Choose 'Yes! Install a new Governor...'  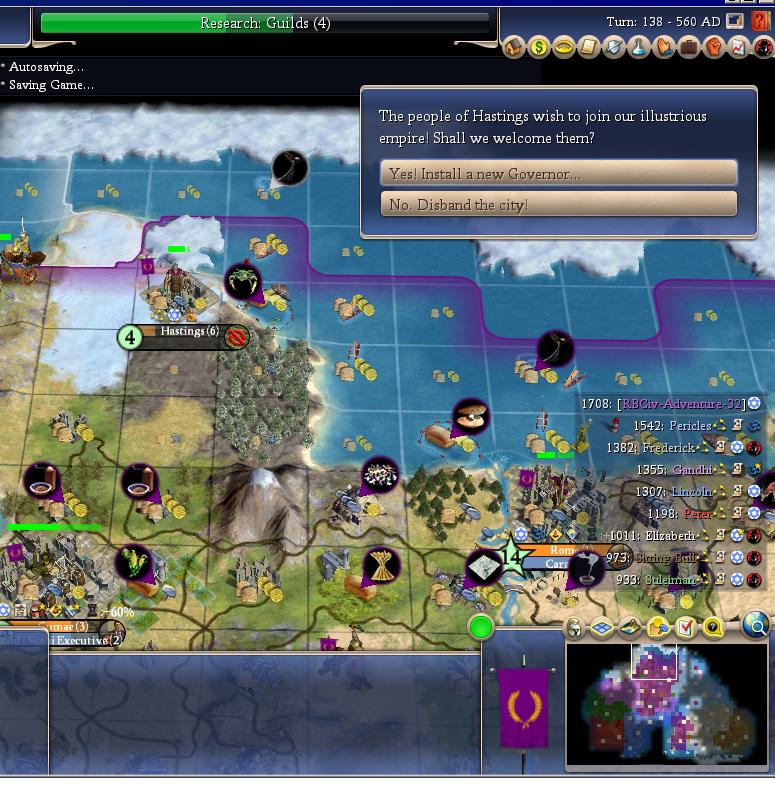point(558,173)
